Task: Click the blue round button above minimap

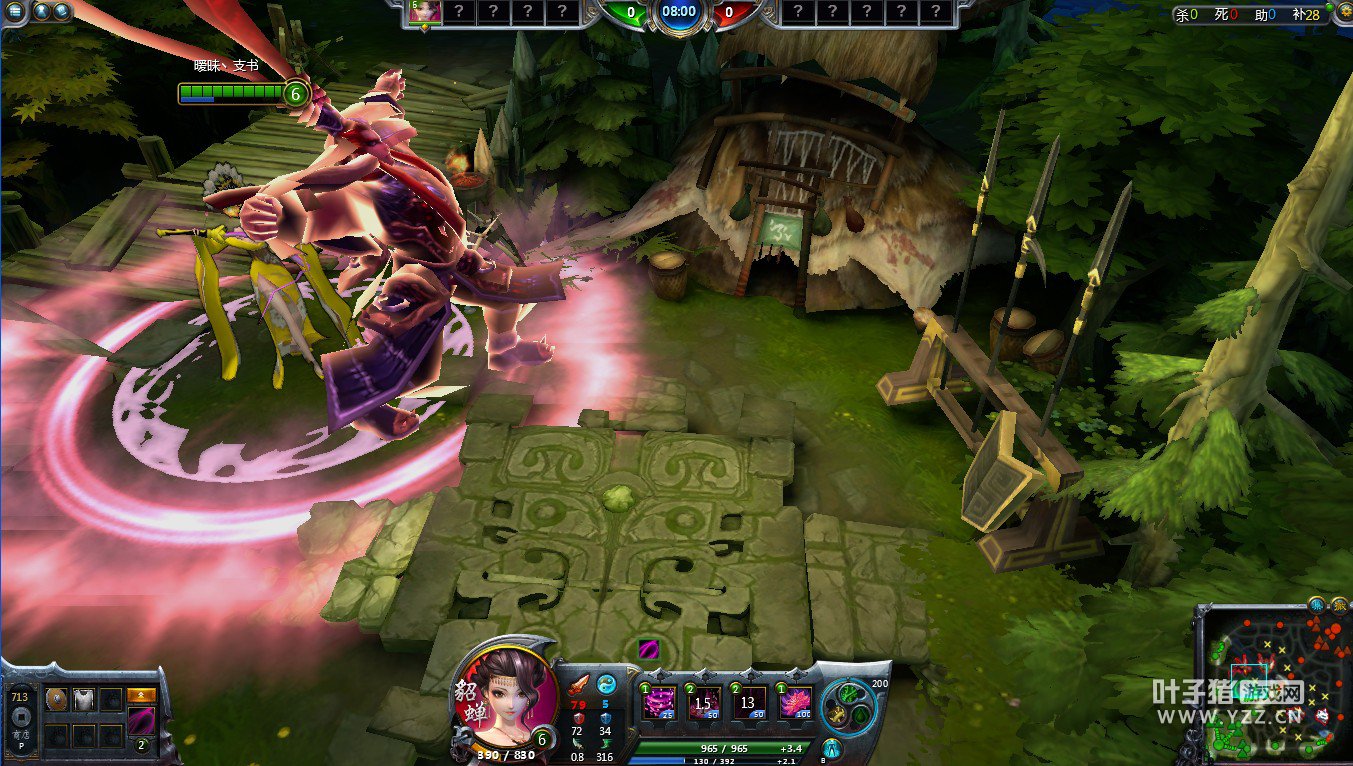Action: click(1317, 604)
